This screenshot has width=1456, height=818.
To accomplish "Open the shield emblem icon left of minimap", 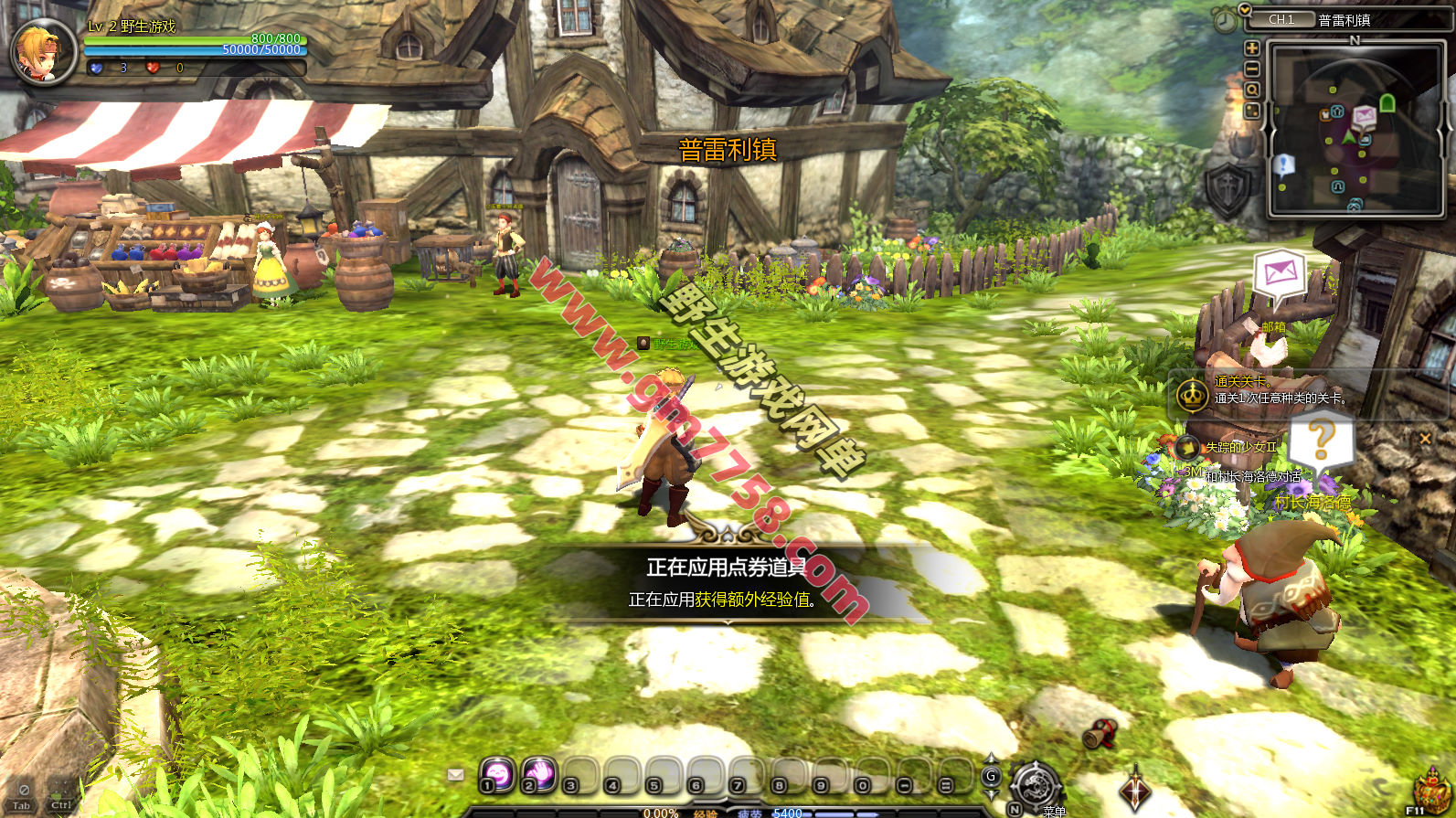I will pos(1228,188).
